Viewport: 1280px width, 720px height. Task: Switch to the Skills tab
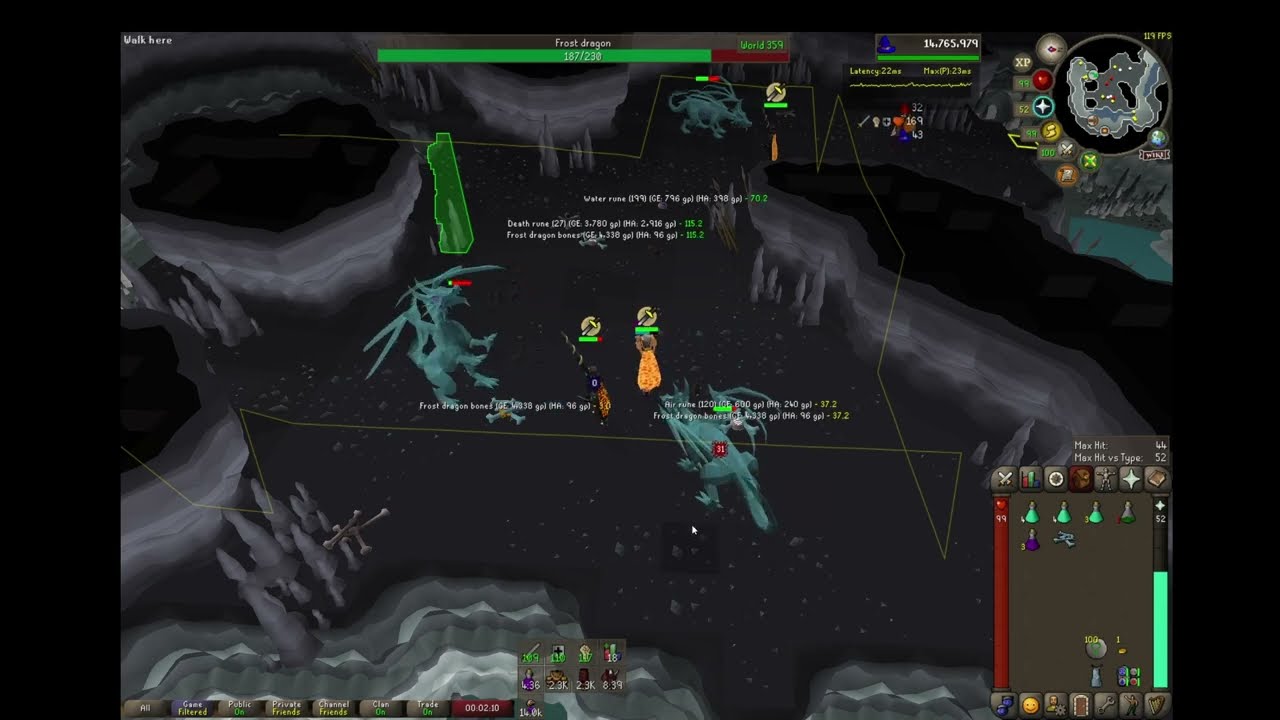click(x=1030, y=480)
